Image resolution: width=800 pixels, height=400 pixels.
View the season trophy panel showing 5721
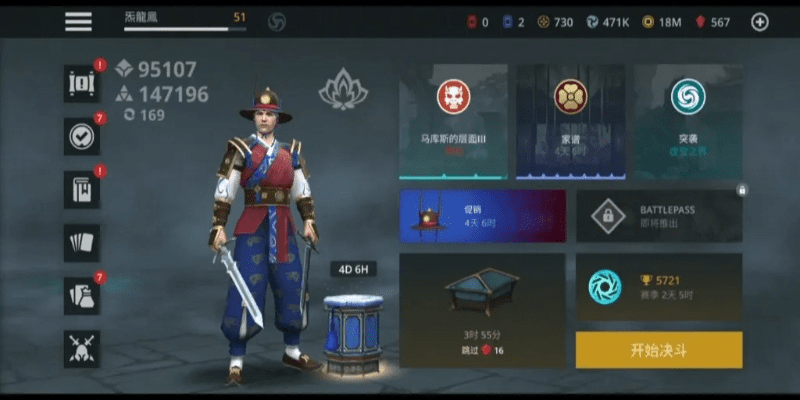point(658,287)
